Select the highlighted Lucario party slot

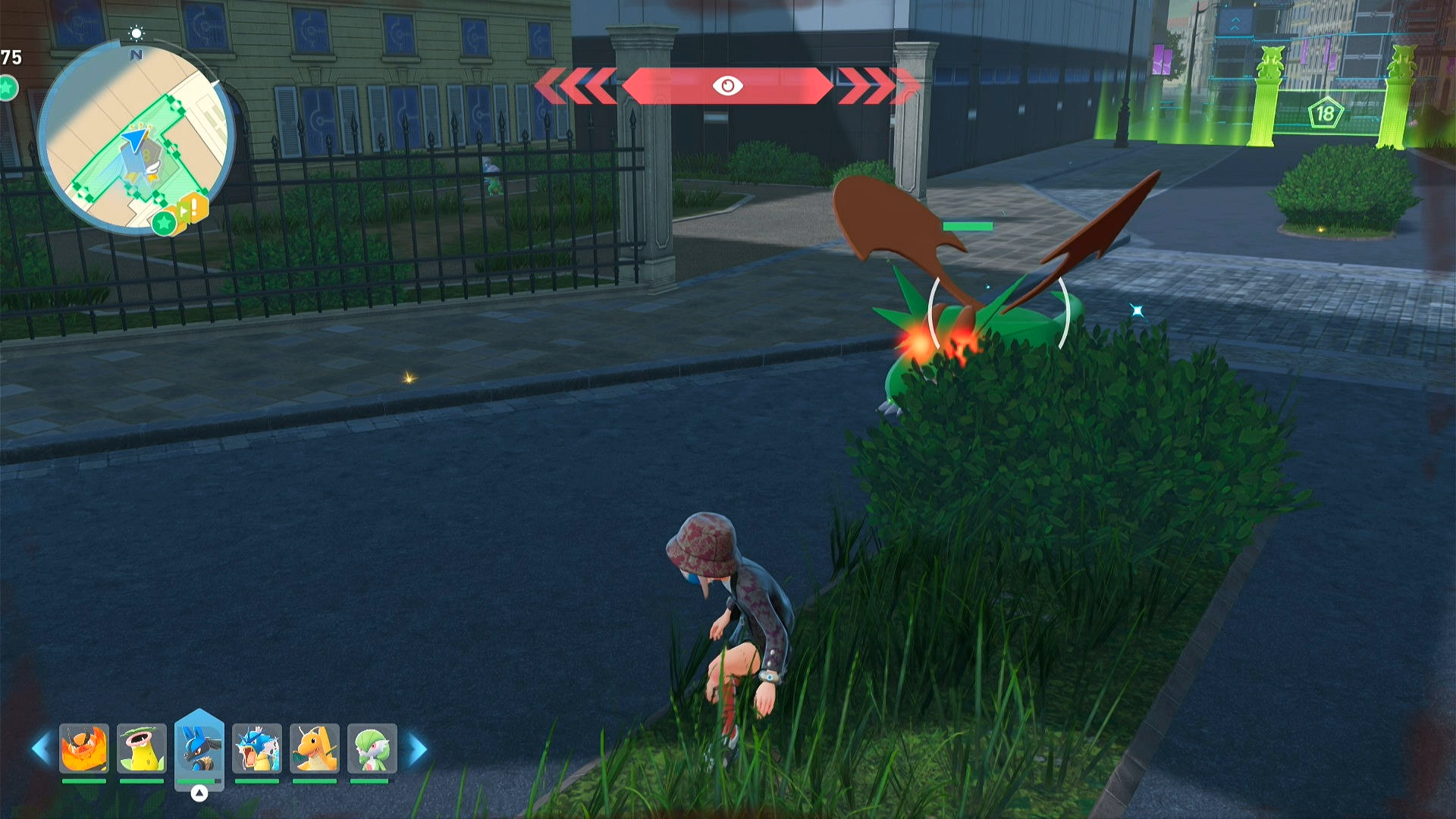[x=199, y=748]
